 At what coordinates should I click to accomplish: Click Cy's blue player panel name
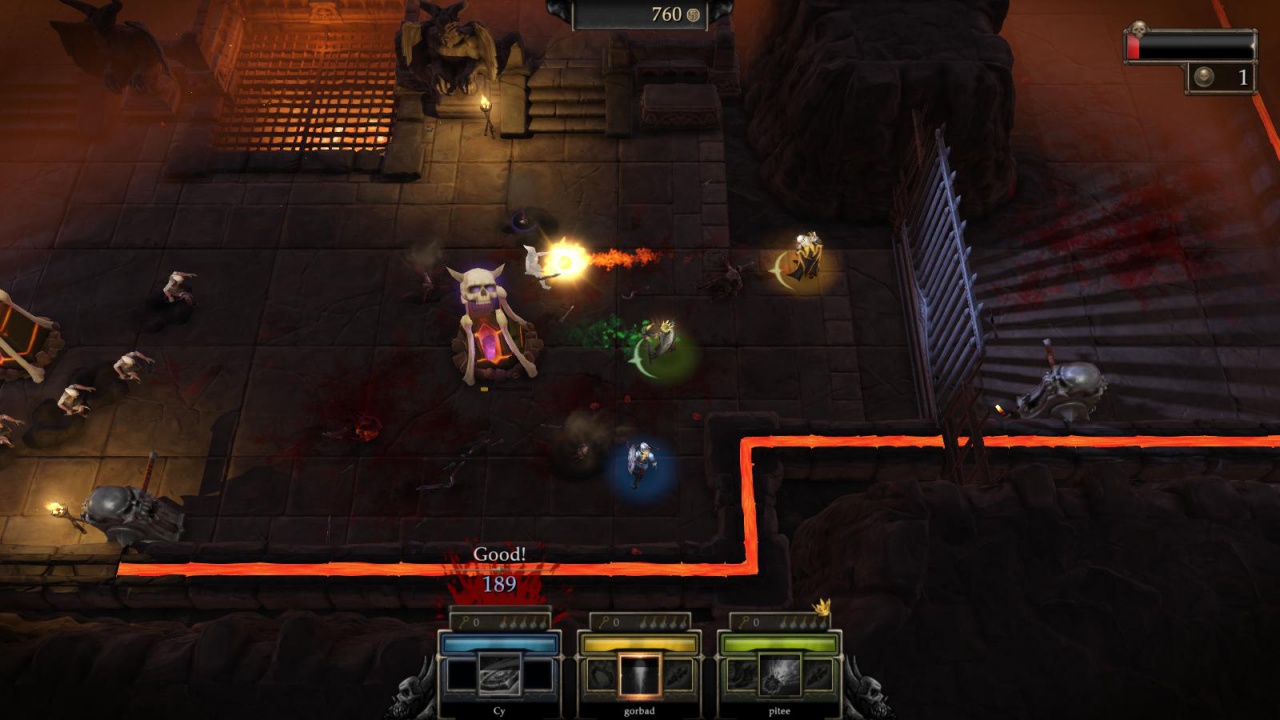tap(499, 710)
